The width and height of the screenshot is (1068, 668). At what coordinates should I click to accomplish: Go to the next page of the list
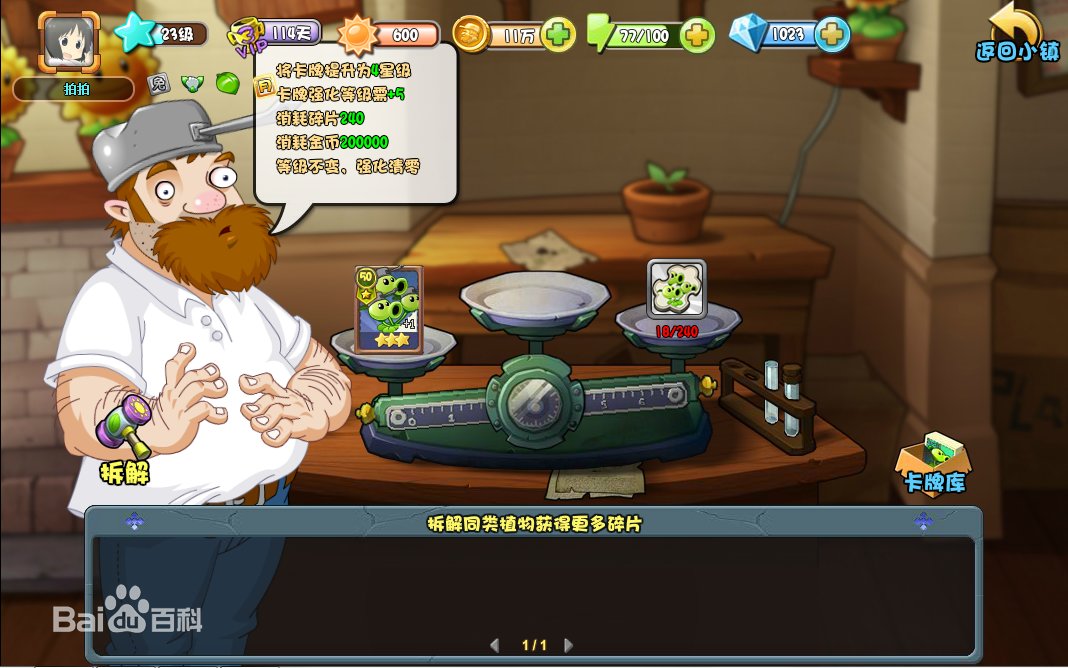coord(569,645)
